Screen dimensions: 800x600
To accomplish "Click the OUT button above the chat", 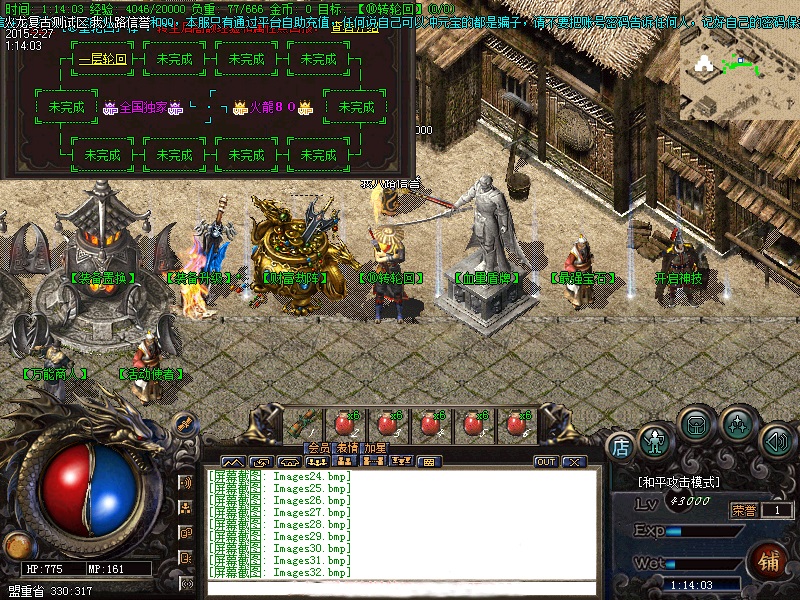I will (x=546, y=462).
